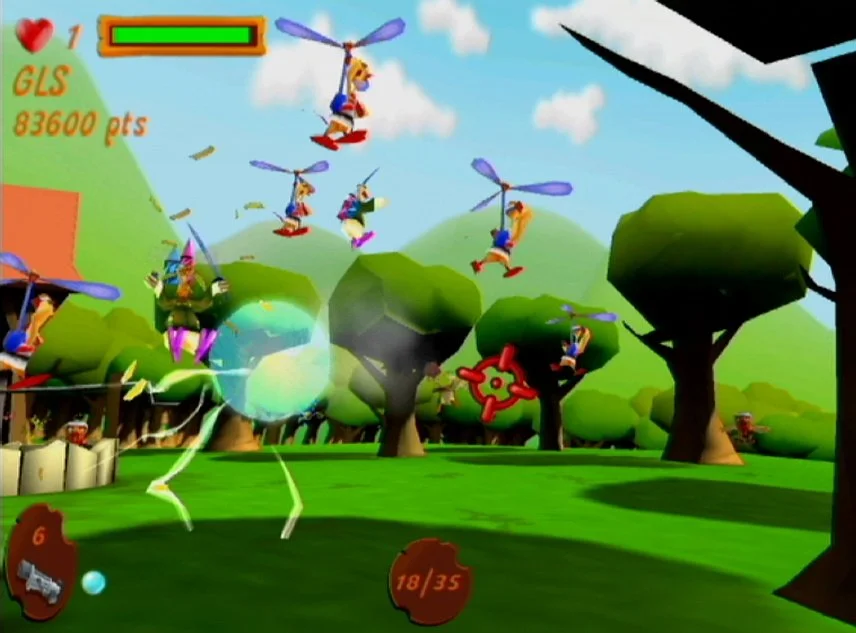Click the red heart lives icon
Screen dimensions: 856x633
click(x=34, y=35)
